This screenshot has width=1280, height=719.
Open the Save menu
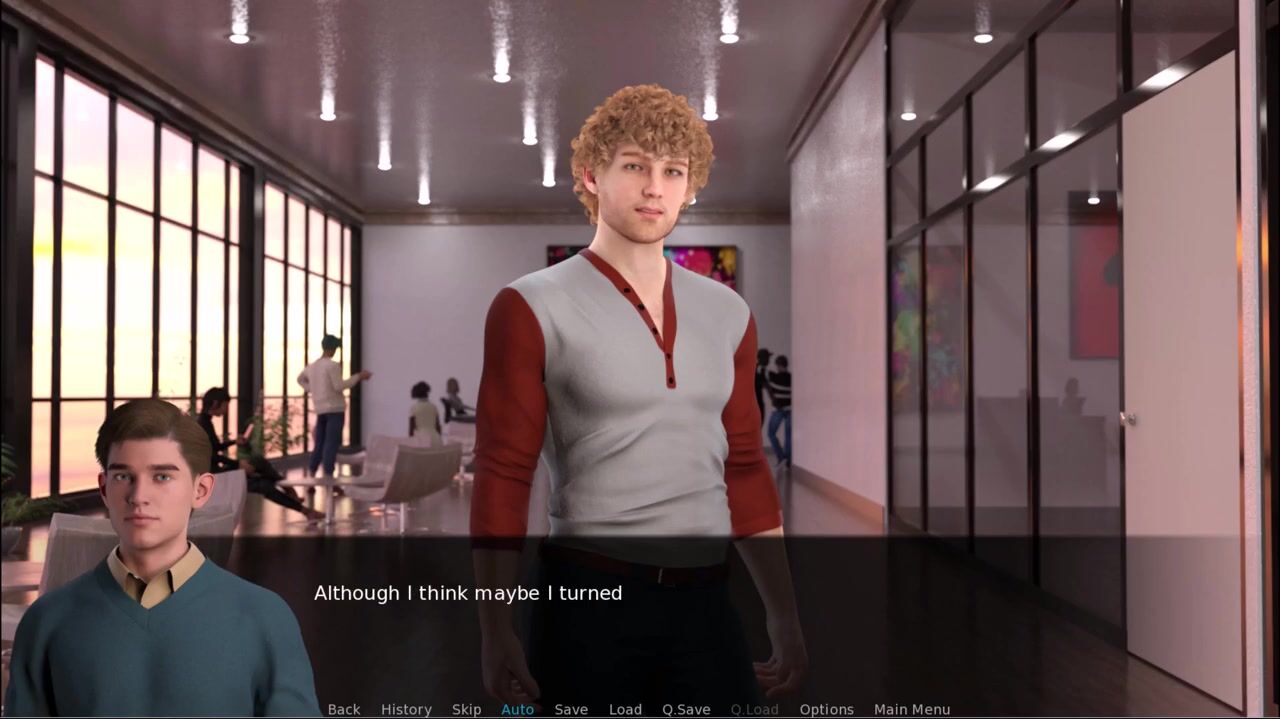click(571, 709)
